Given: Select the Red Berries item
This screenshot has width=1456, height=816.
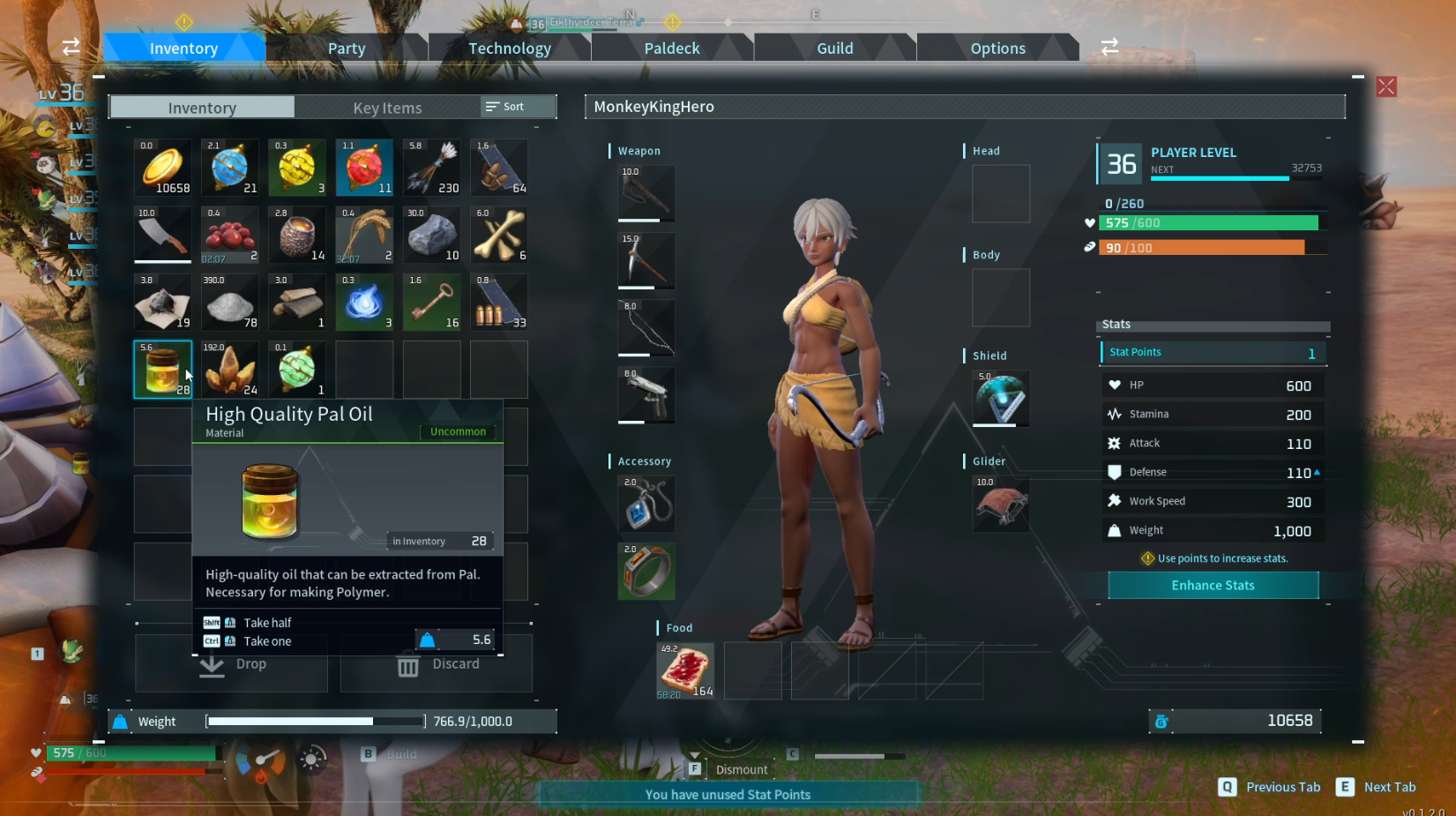Looking at the screenshot, I should click(x=229, y=234).
